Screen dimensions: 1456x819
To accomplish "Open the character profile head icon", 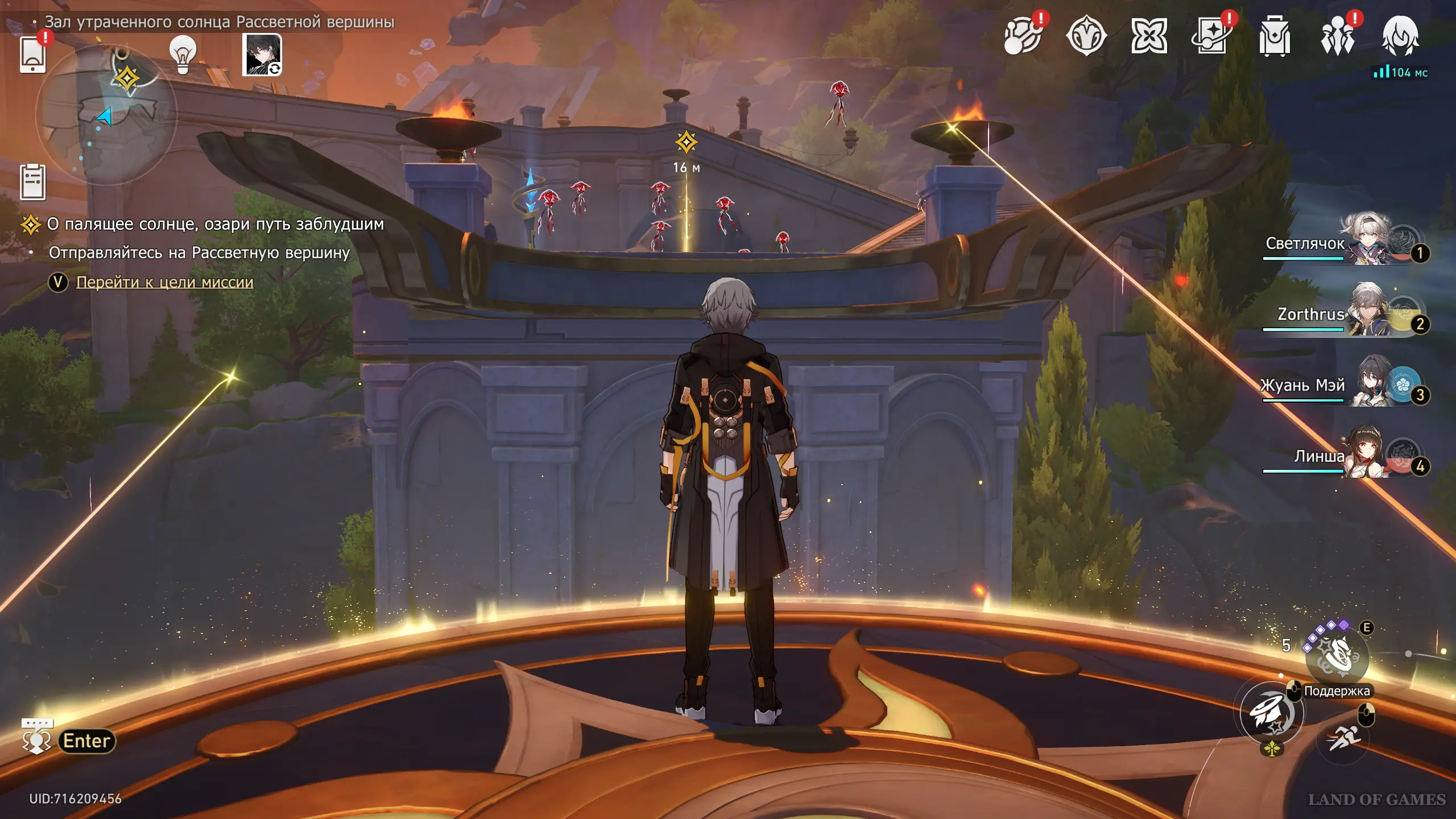I will 1400,36.
